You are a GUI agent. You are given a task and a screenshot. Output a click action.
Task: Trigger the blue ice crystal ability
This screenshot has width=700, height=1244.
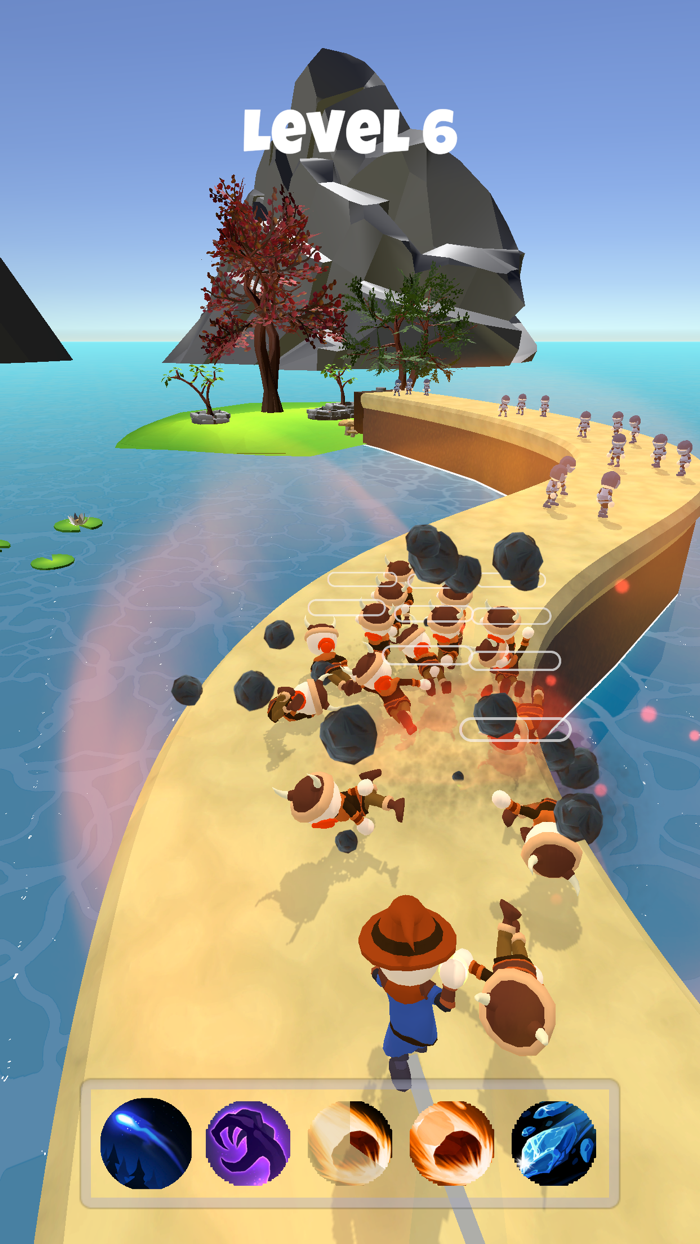click(553, 1143)
